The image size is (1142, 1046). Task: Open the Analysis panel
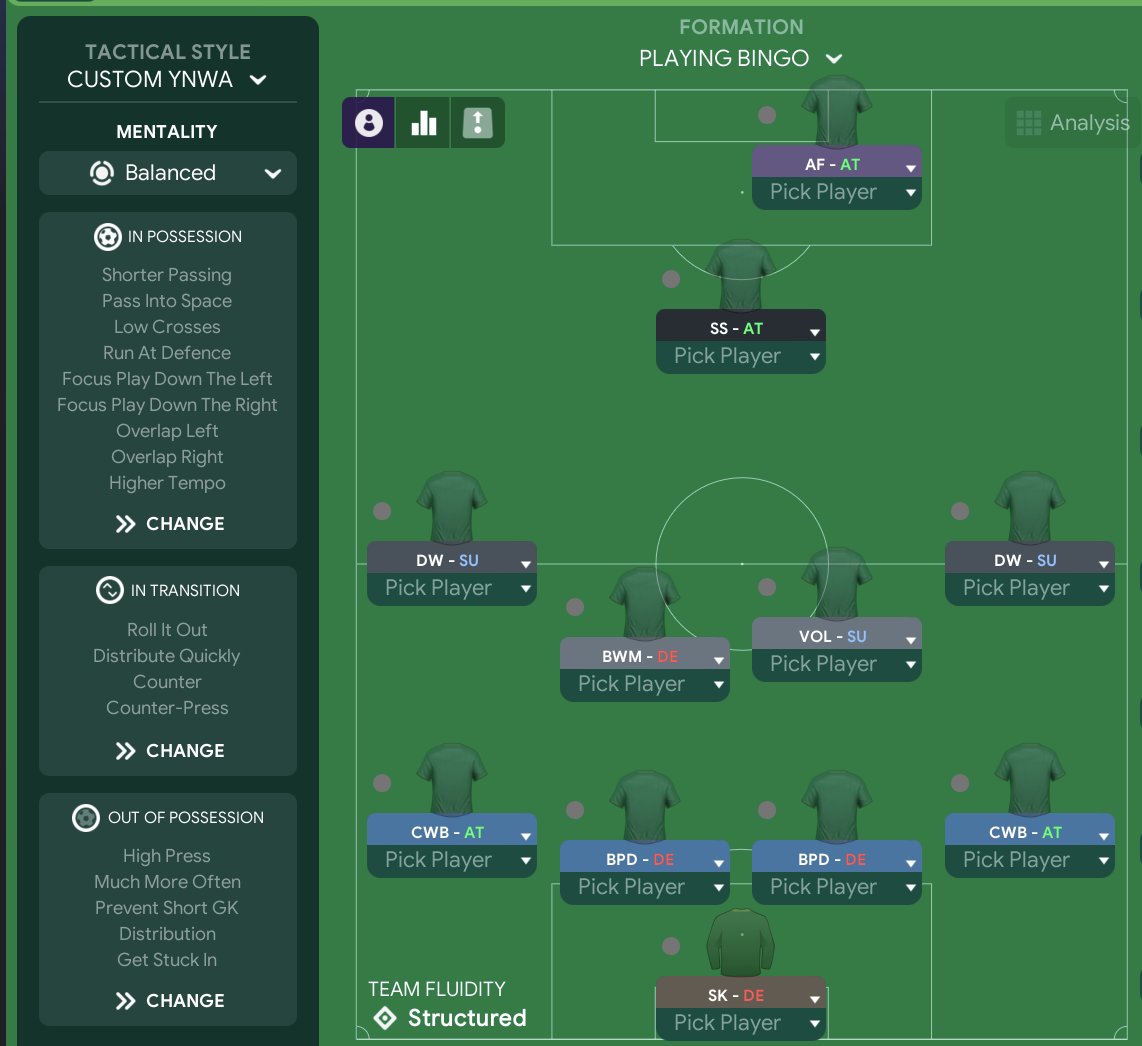(x=1072, y=123)
